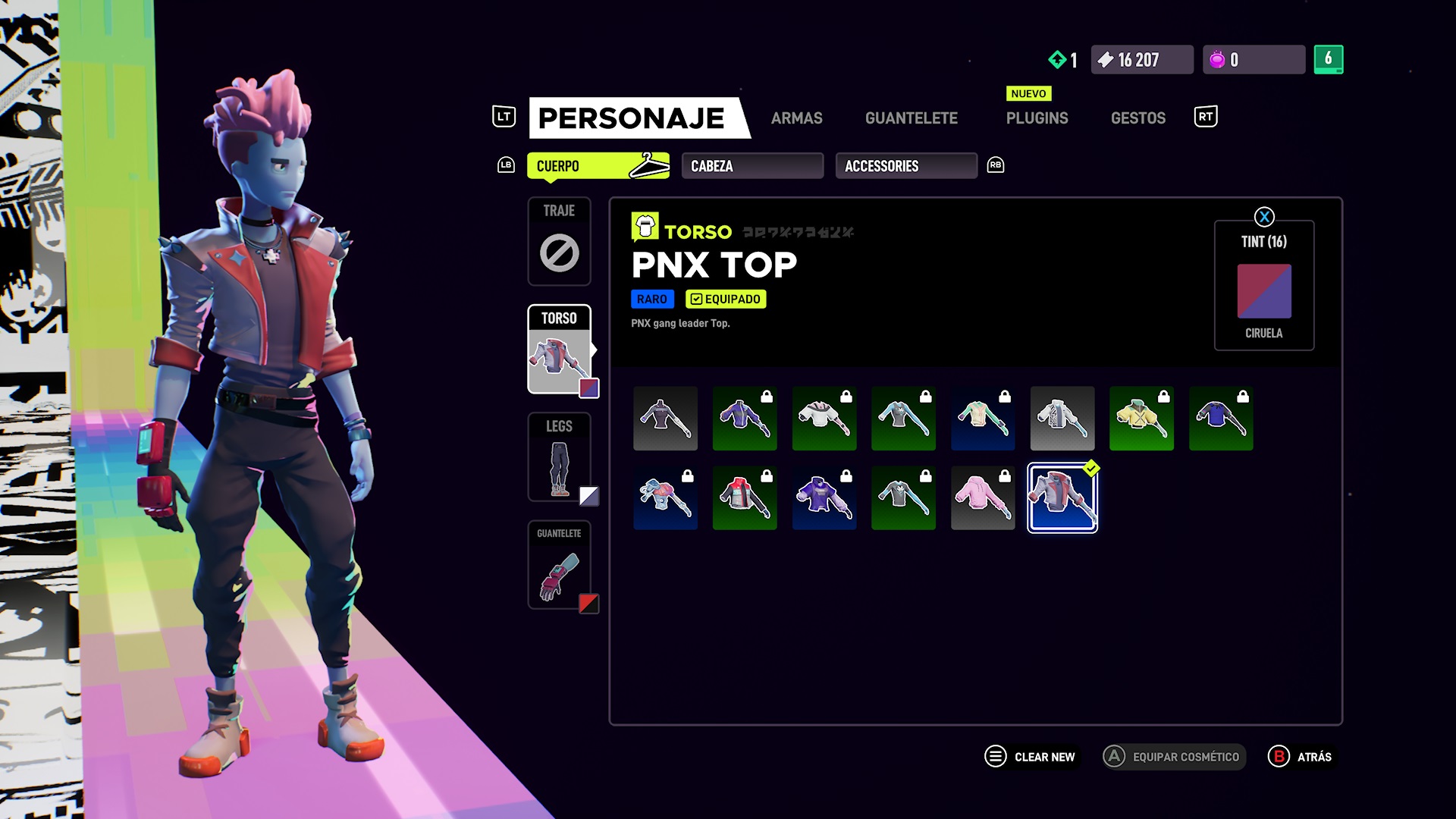1456x819 pixels.
Task: Go to the Plugins tab
Action: point(1037,118)
